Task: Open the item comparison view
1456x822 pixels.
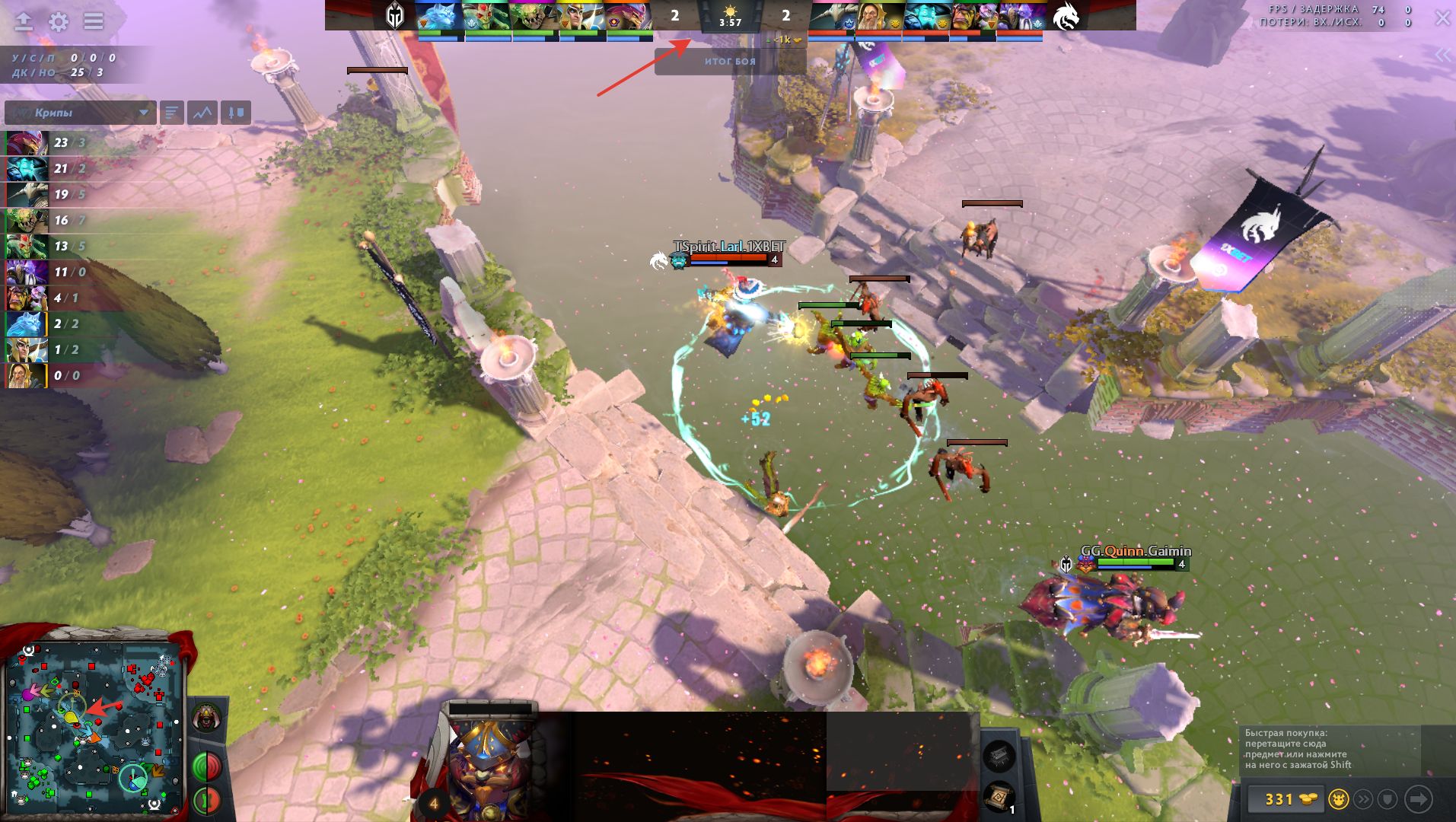Action: pos(236,113)
